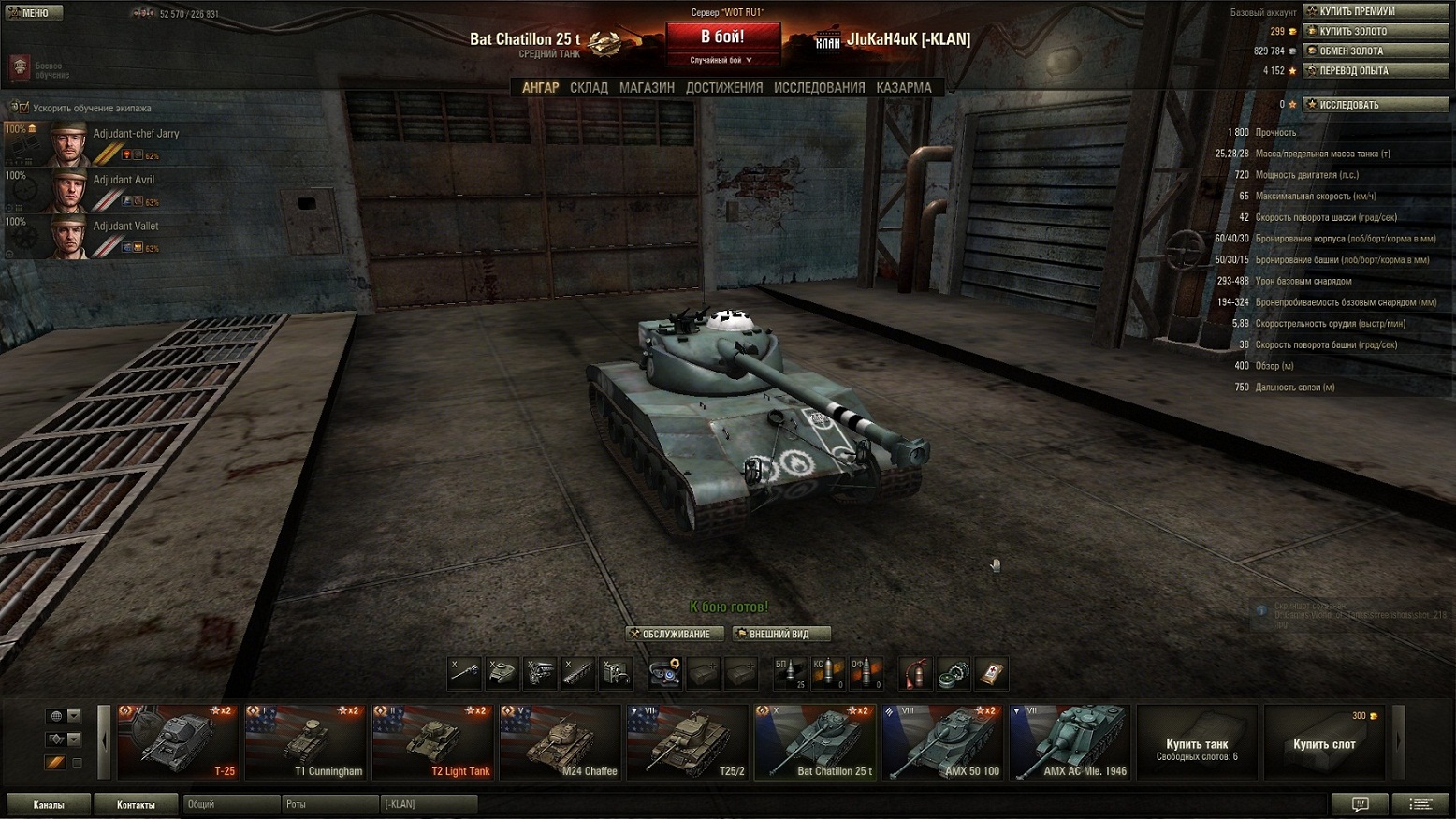
Task: Switch to the ИССЛЕДОВАНИЯ tab
Action: [x=819, y=87]
